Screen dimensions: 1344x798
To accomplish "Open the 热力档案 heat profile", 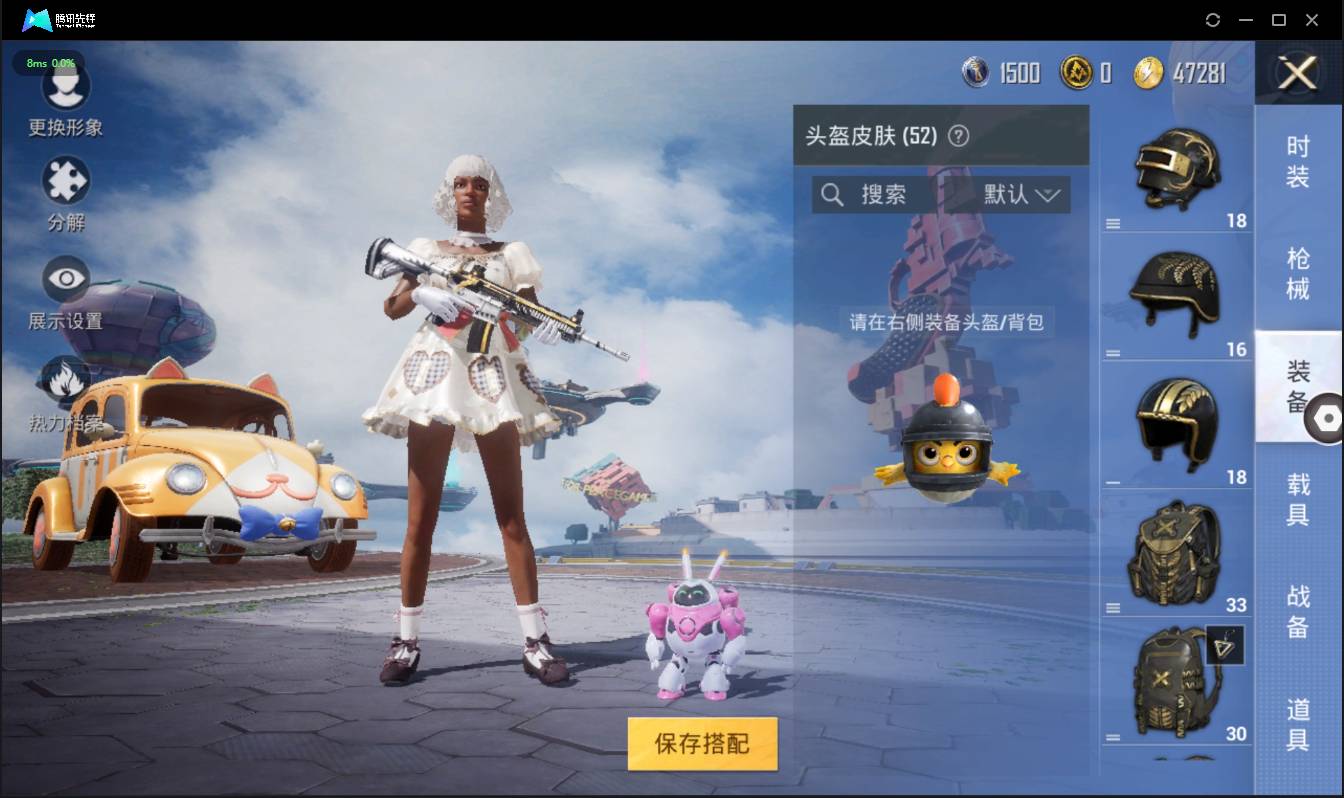I will tap(66, 390).
